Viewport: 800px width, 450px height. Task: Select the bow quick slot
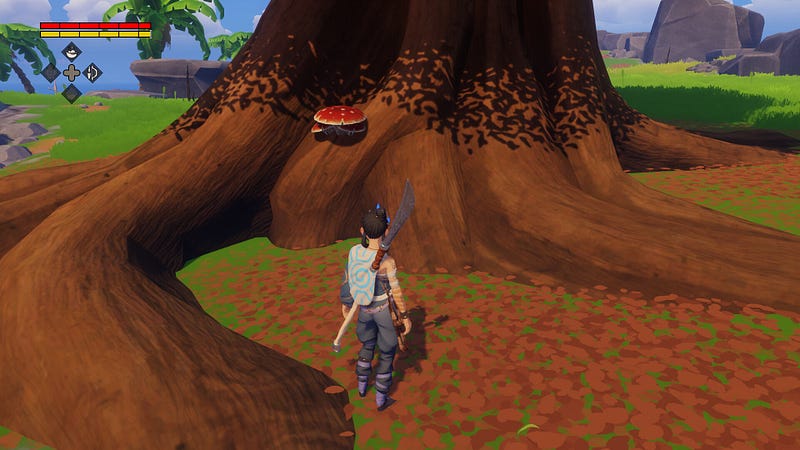pyautogui.click(x=92, y=72)
